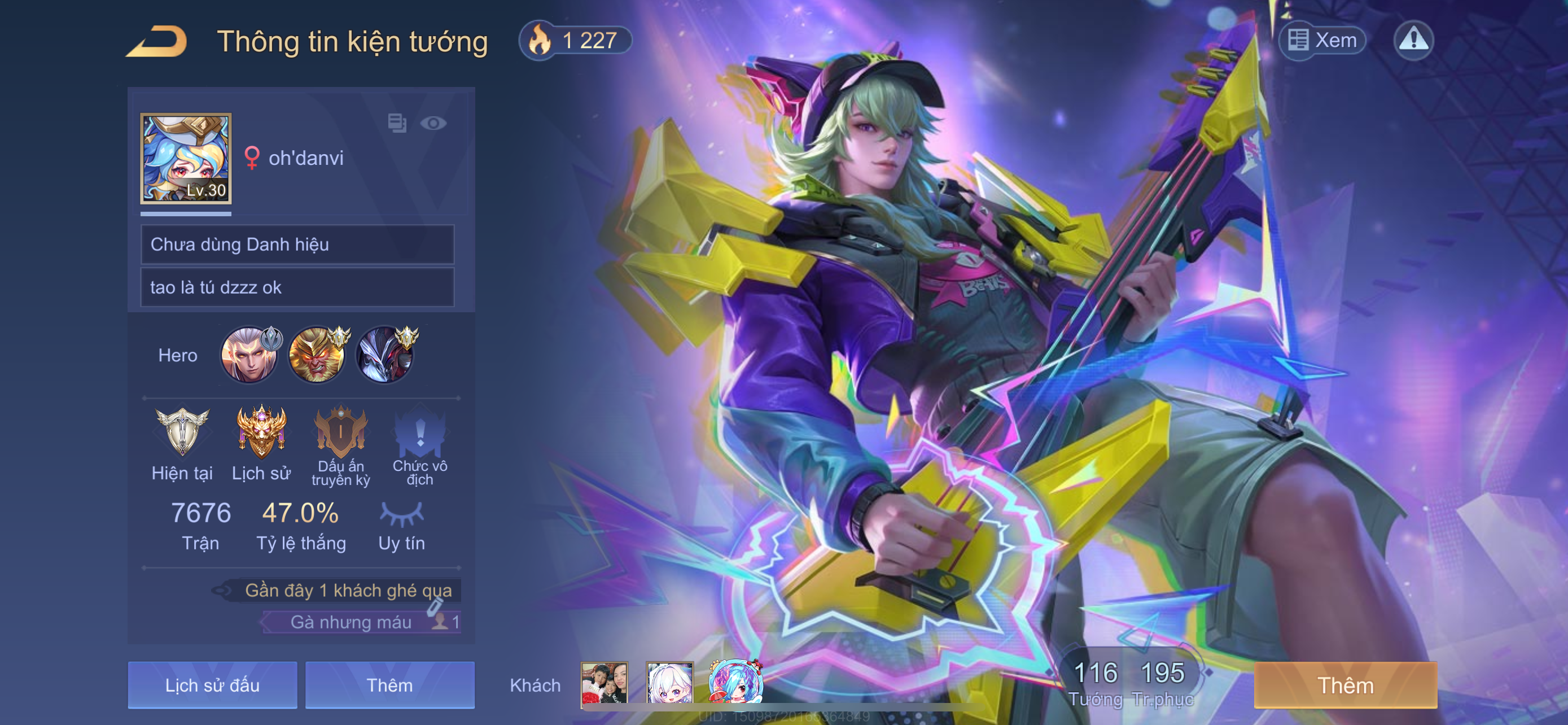Go back using the gold arrow
This screenshot has width=1568, height=725.
157,41
